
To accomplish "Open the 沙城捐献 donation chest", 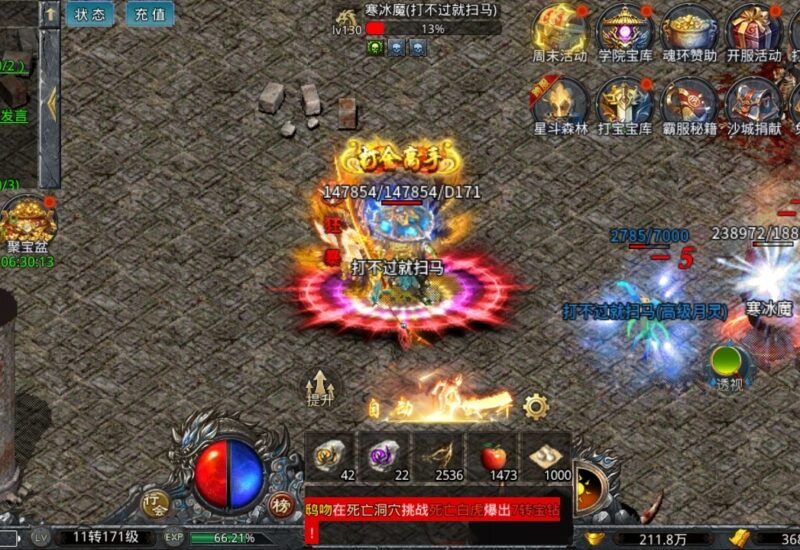I will coord(754,103).
